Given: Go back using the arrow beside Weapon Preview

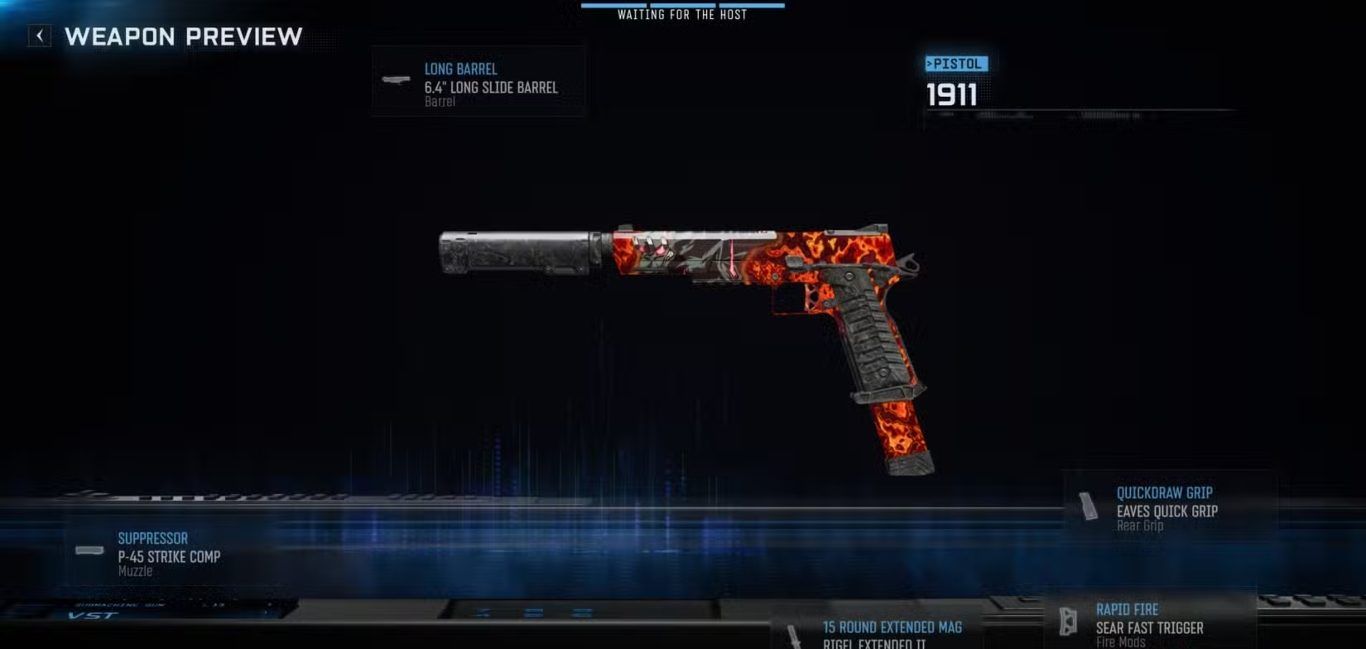Looking at the screenshot, I should (39, 37).
